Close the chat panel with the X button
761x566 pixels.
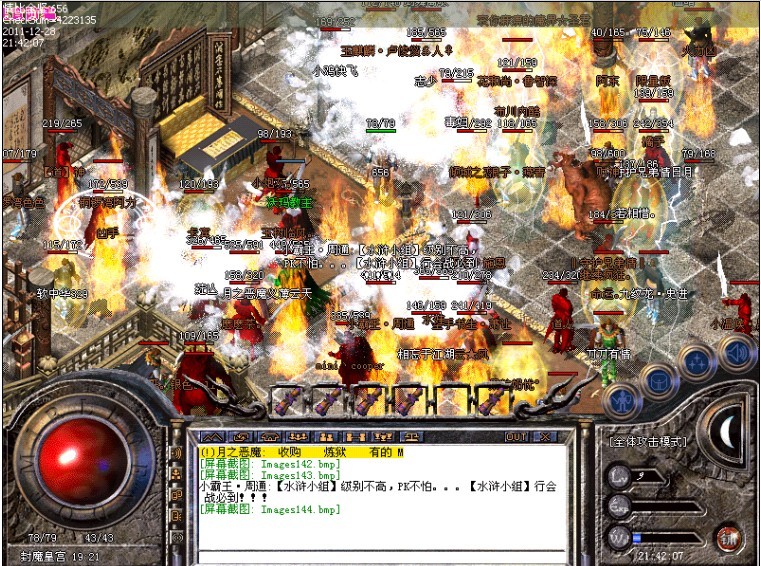point(544,437)
